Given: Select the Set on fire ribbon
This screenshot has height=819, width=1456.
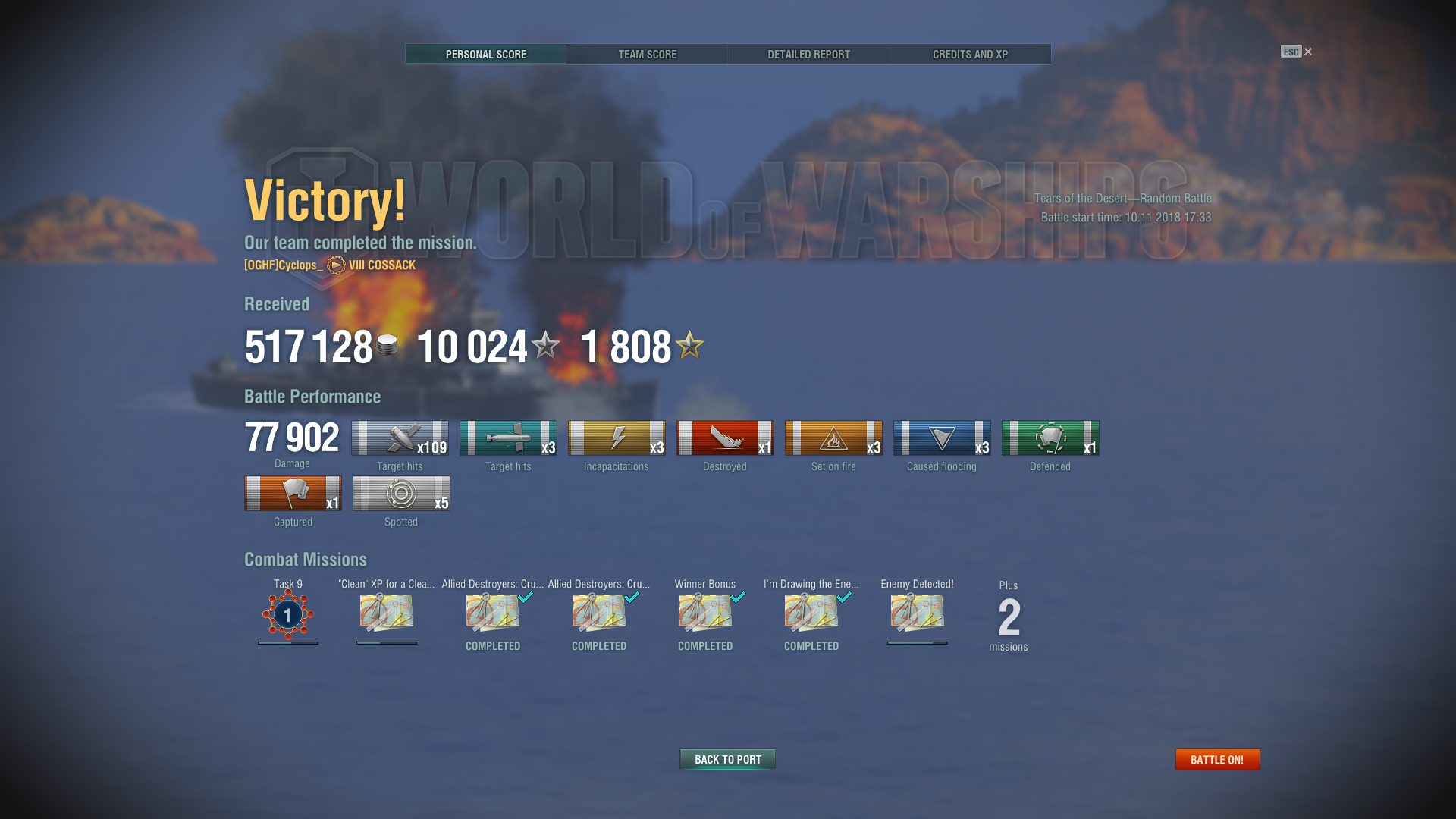Looking at the screenshot, I should pos(833,438).
